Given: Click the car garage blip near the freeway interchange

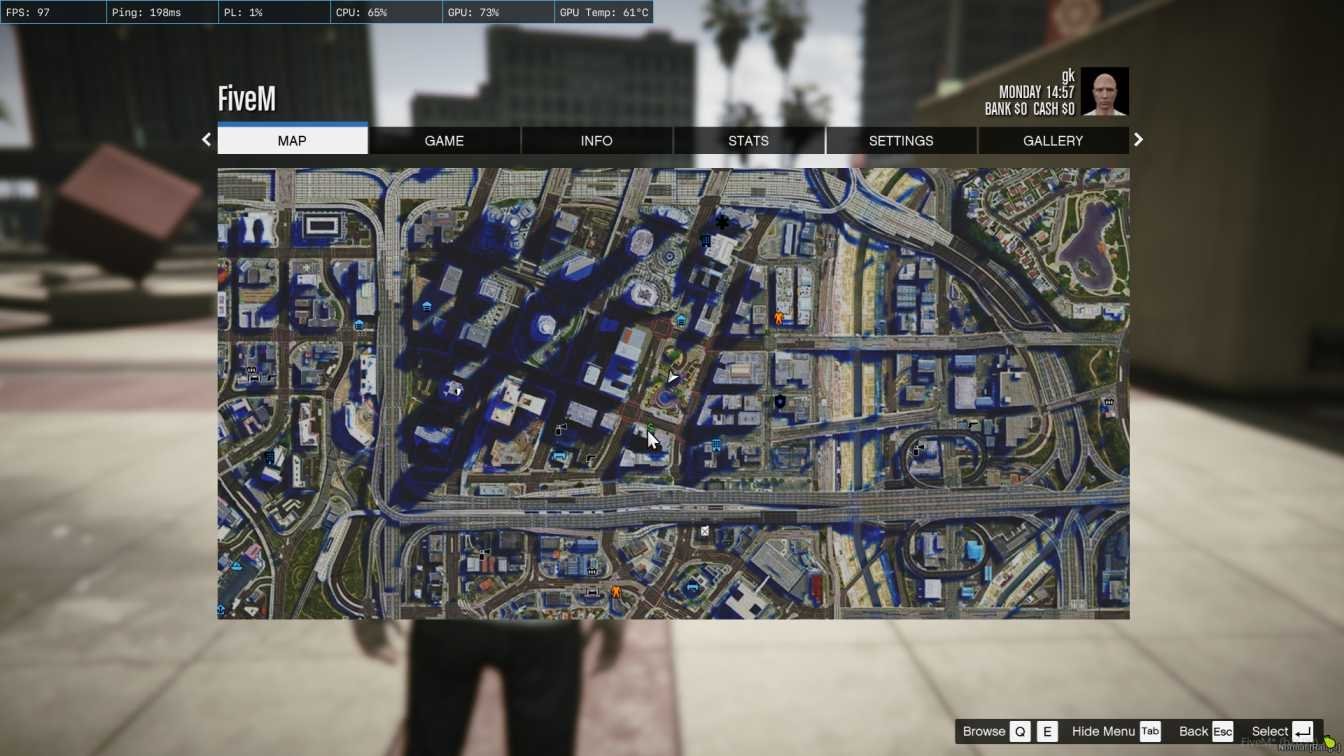Looking at the screenshot, I should [x=917, y=449].
